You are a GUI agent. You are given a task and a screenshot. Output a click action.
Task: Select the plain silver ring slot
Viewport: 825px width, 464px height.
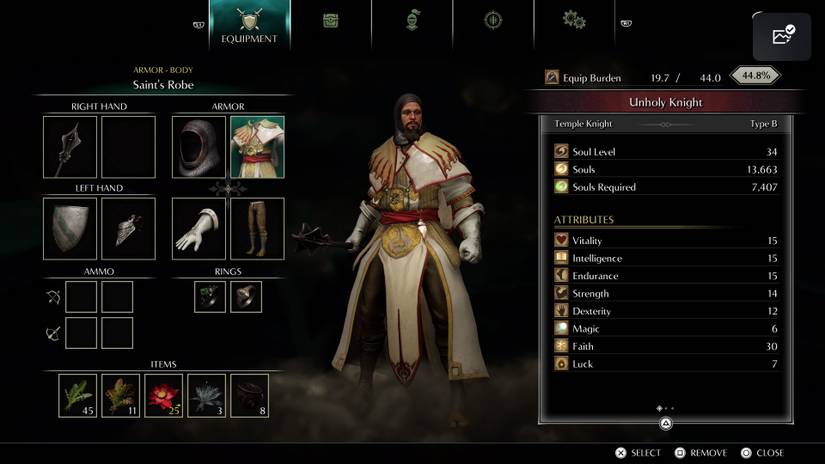(x=246, y=296)
